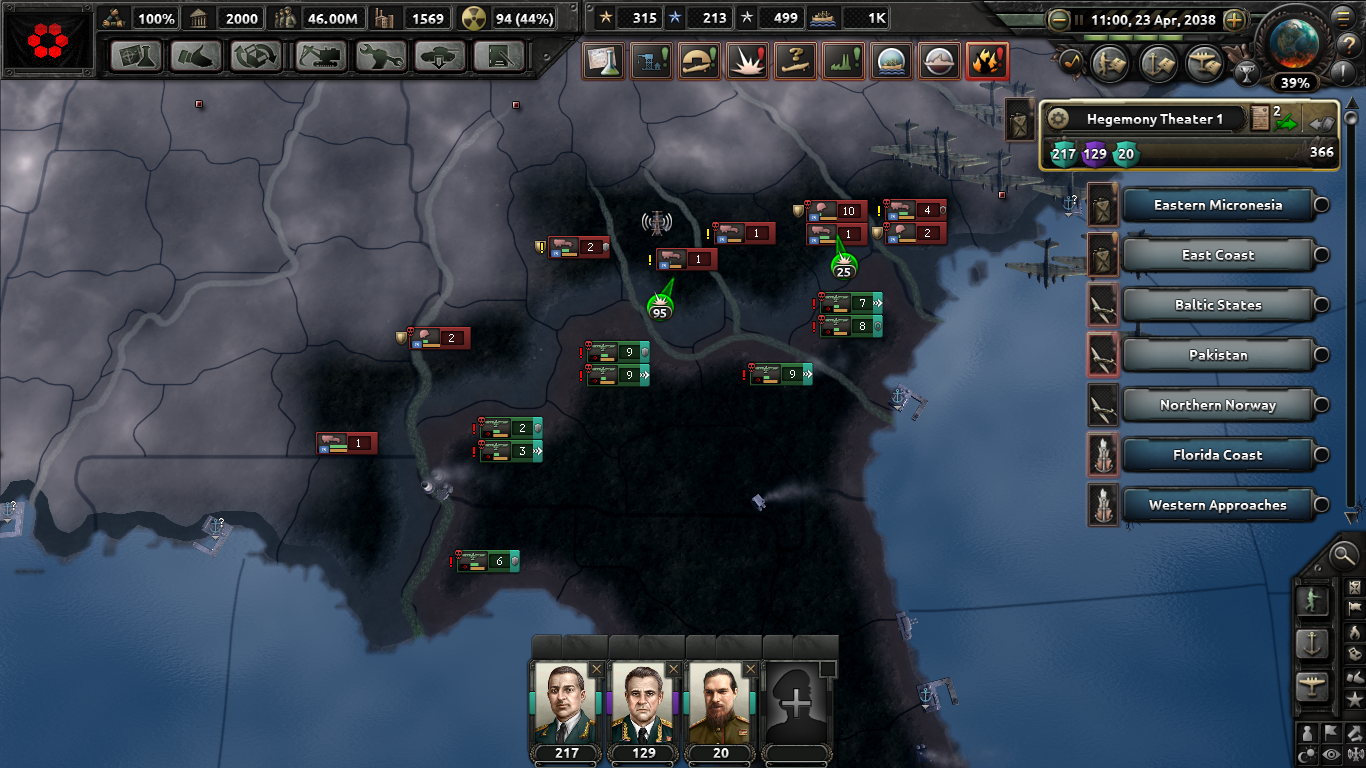This screenshot has width=1366, height=768.
Task: Click the up arrow above the theater scrollbar
Action: [1350, 103]
